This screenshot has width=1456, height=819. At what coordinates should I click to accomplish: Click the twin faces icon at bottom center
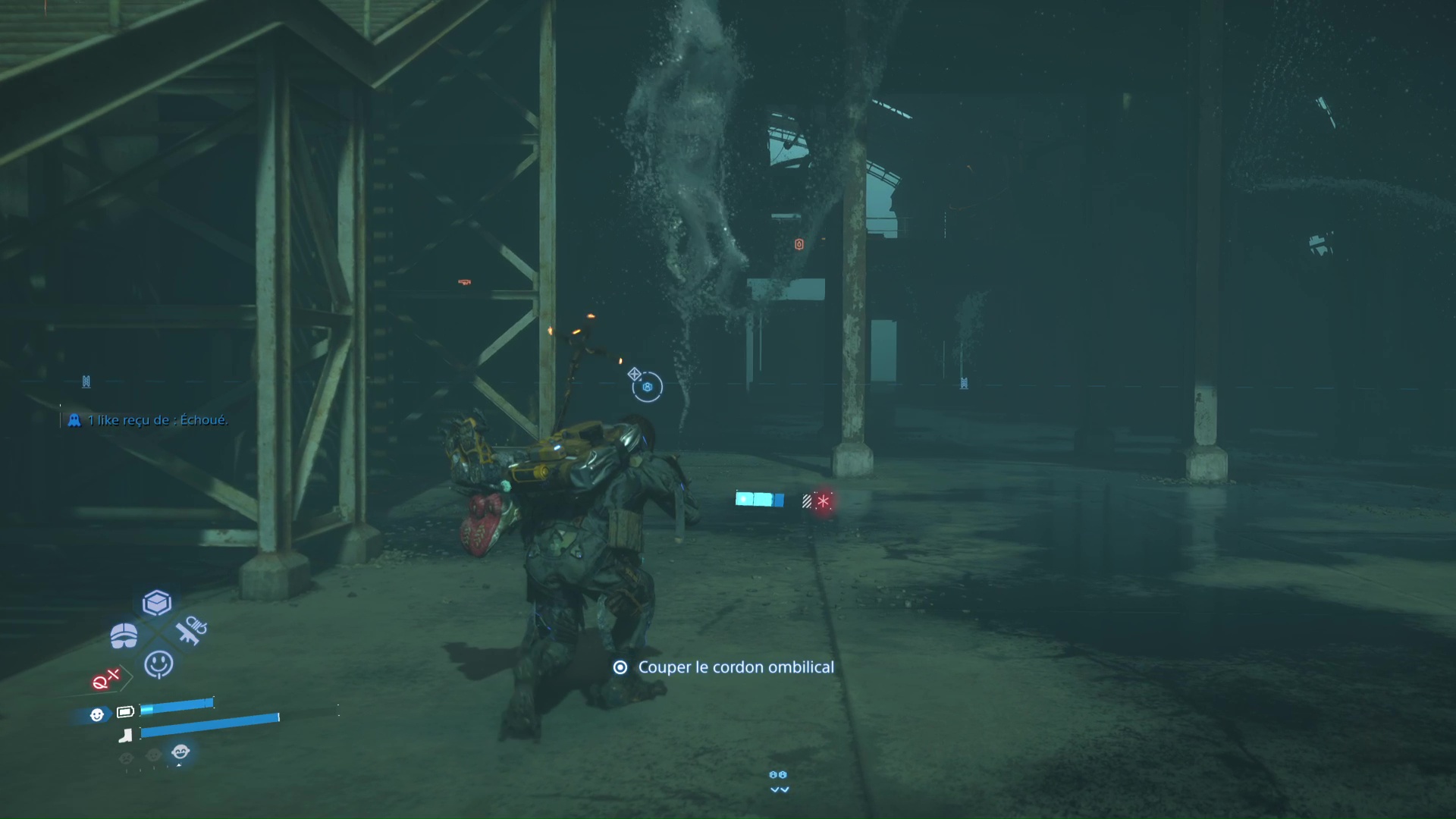(778, 775)
